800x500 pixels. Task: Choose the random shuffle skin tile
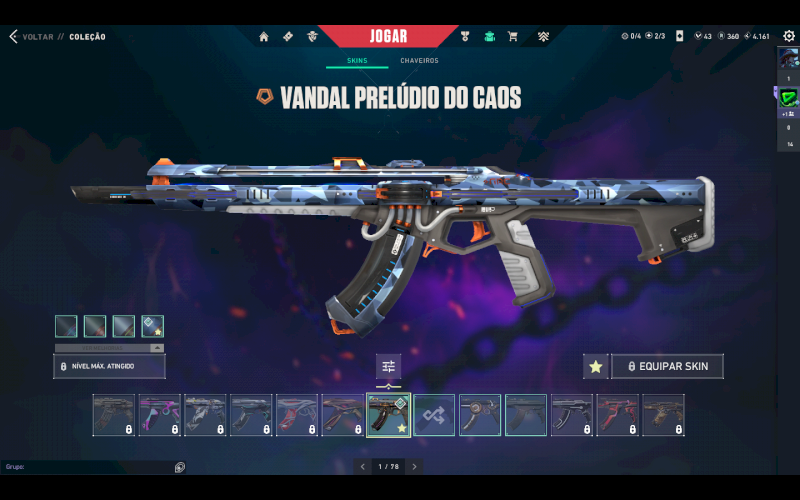[435, 415]
